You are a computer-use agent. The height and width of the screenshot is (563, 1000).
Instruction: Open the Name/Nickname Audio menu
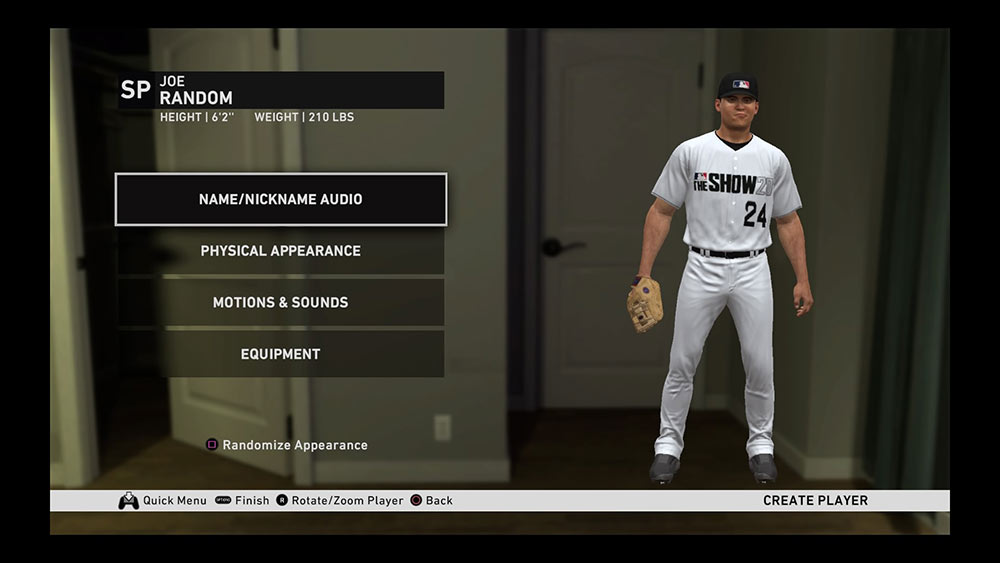(x=280, y=199)
